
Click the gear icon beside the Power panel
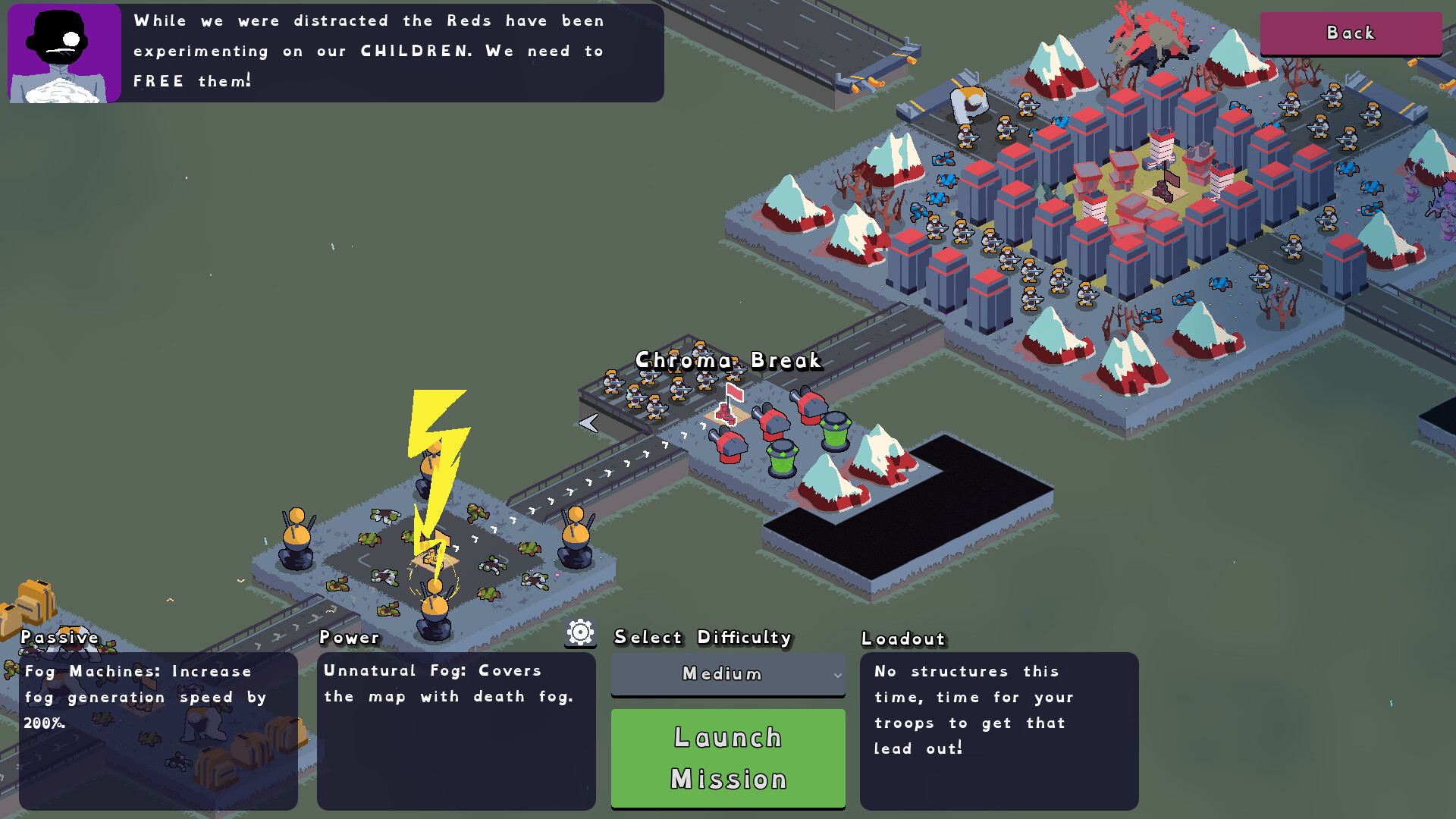pyautogui.click(x=580, y=632)
